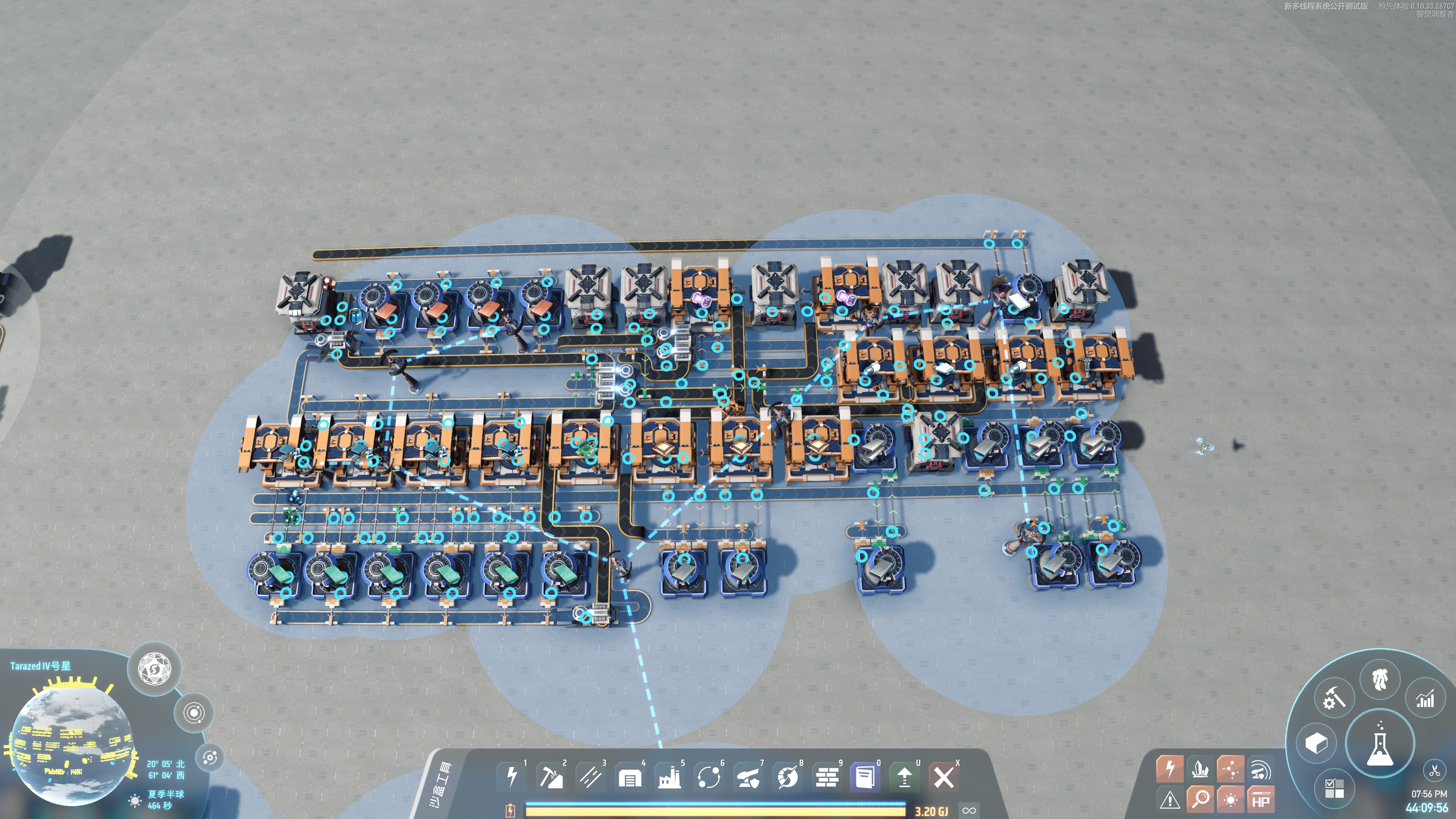Image resolution: width=1456 pixels, height=819 pixels.
Task: Open the mecha panel button
Action: 1380,679
